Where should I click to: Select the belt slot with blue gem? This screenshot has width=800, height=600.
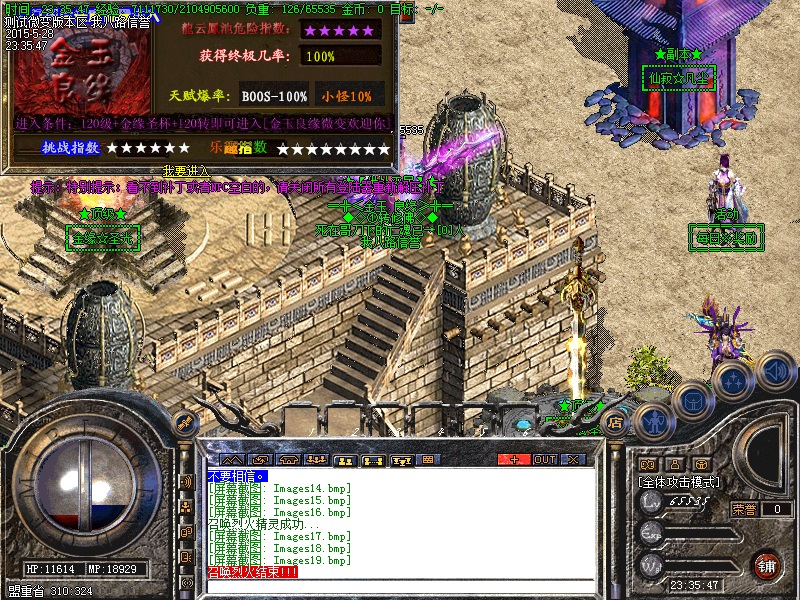pos(522,424)
